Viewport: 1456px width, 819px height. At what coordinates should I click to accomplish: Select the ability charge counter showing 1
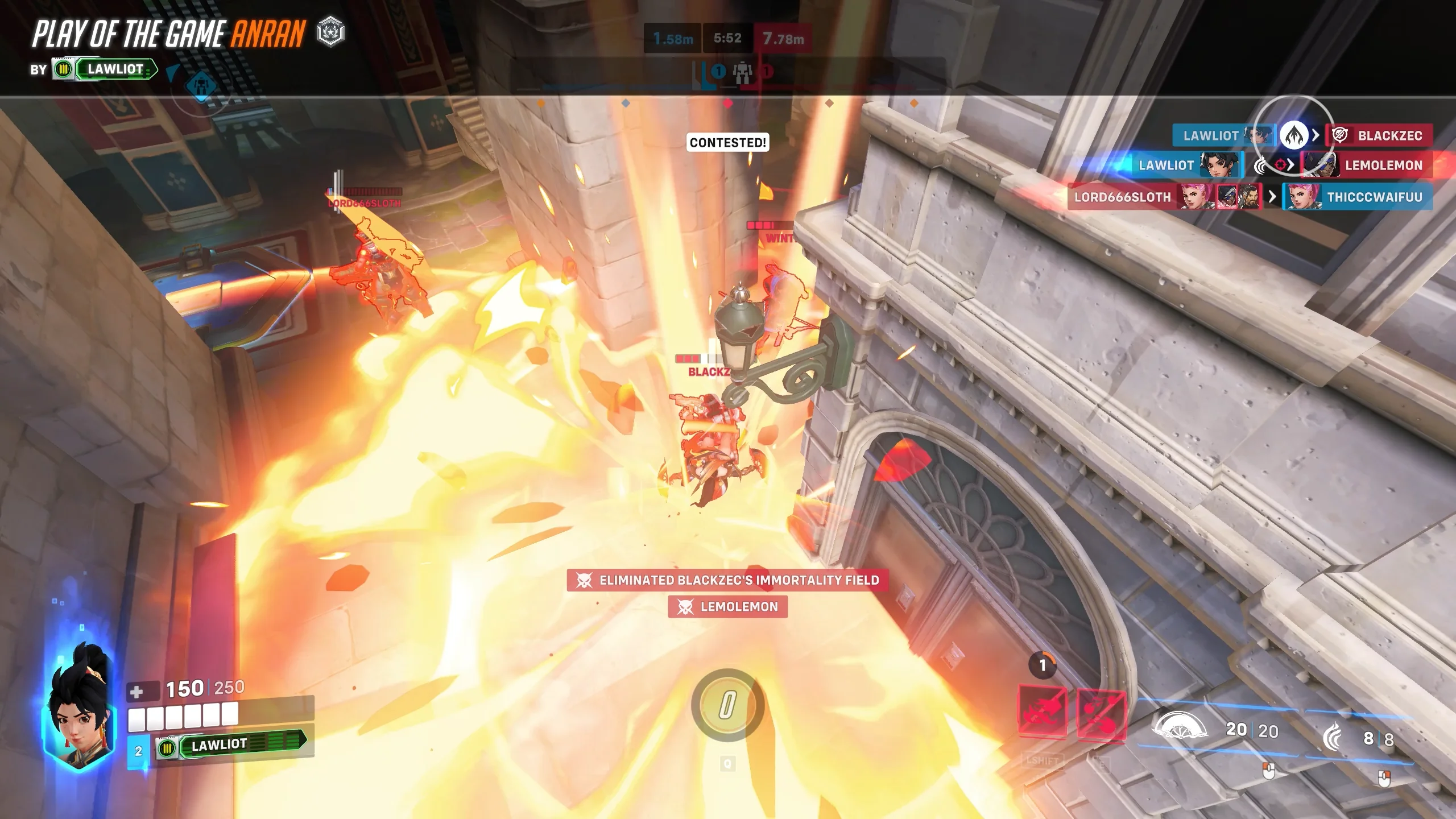pyautogui.click(x=1043, y=665)
